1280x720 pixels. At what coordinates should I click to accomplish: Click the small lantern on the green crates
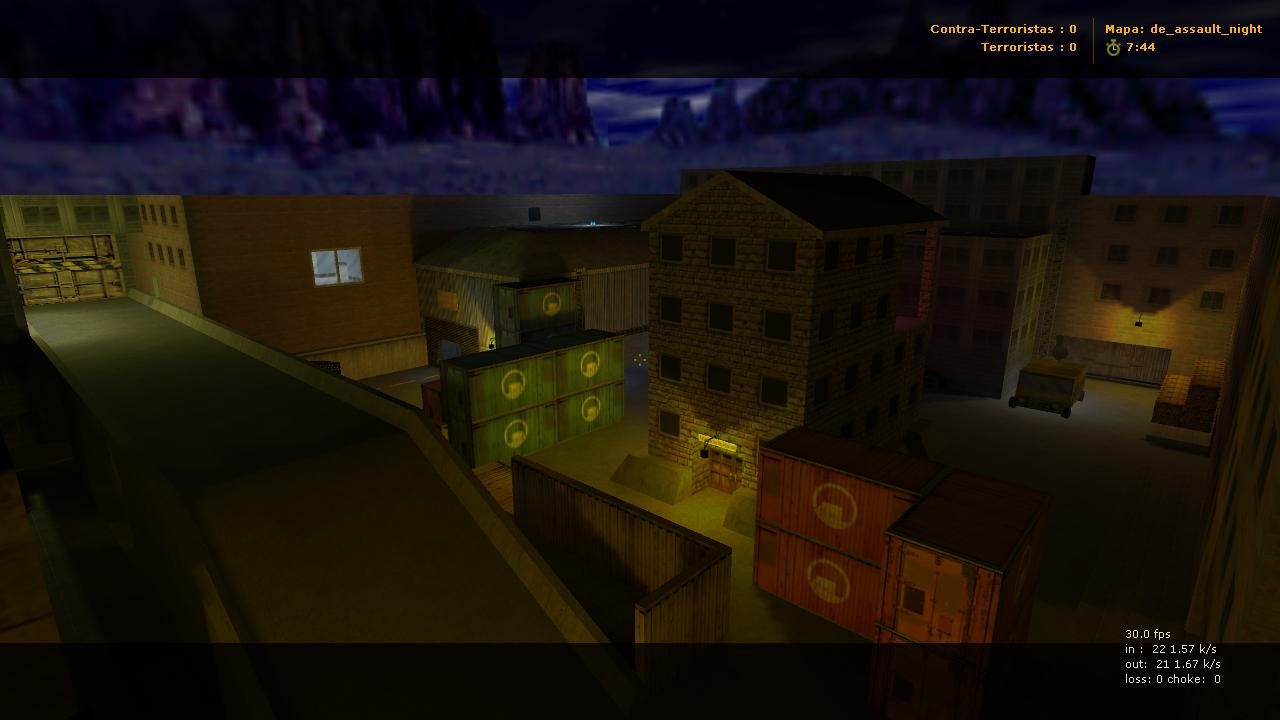492,345
